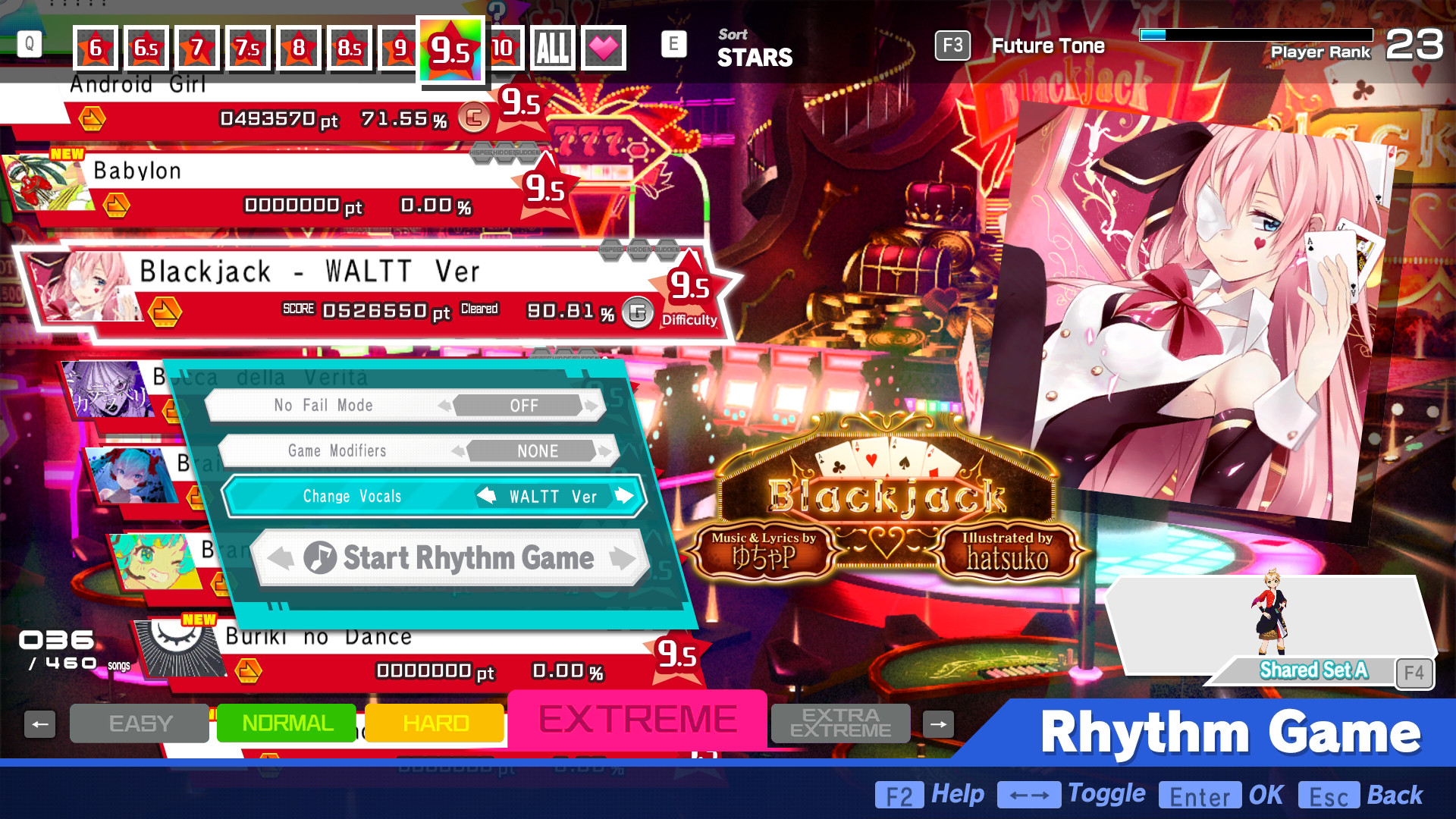The image size is (1456, 819).
Task: Click right arrow after EXTRA EXTREME
Action: click(938, 723)
